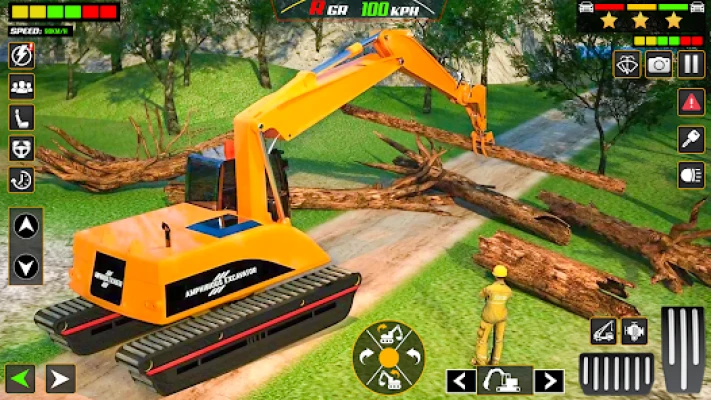Switch the camera view angle
Screen dimensions: 711x400
pos(627,65)
